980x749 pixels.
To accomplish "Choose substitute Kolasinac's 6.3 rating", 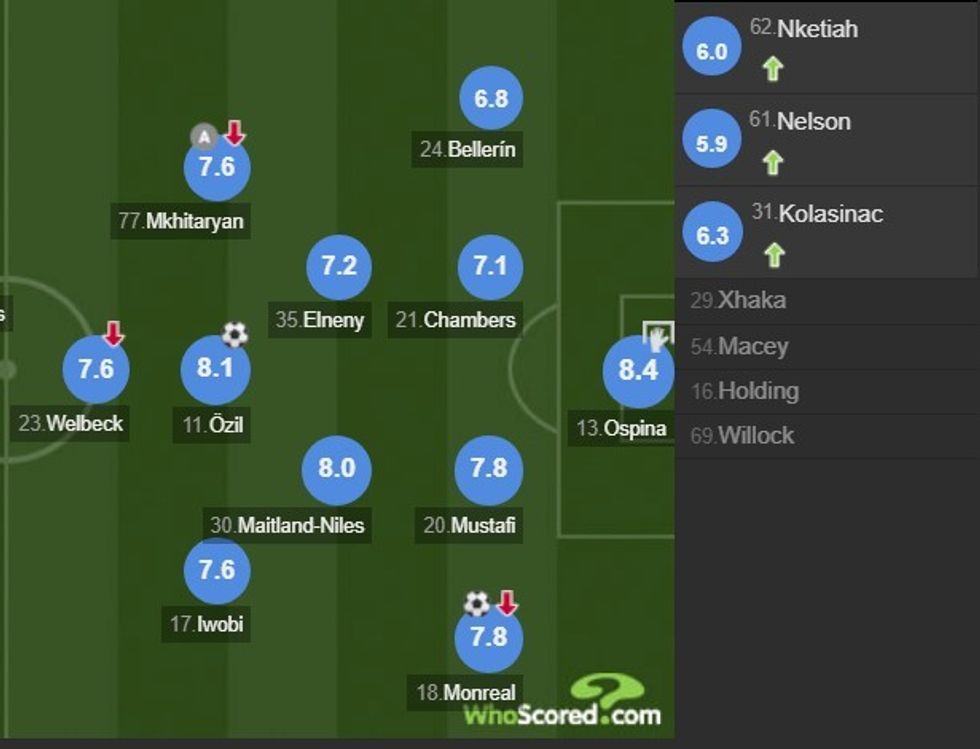I will (x=712, y=235).
